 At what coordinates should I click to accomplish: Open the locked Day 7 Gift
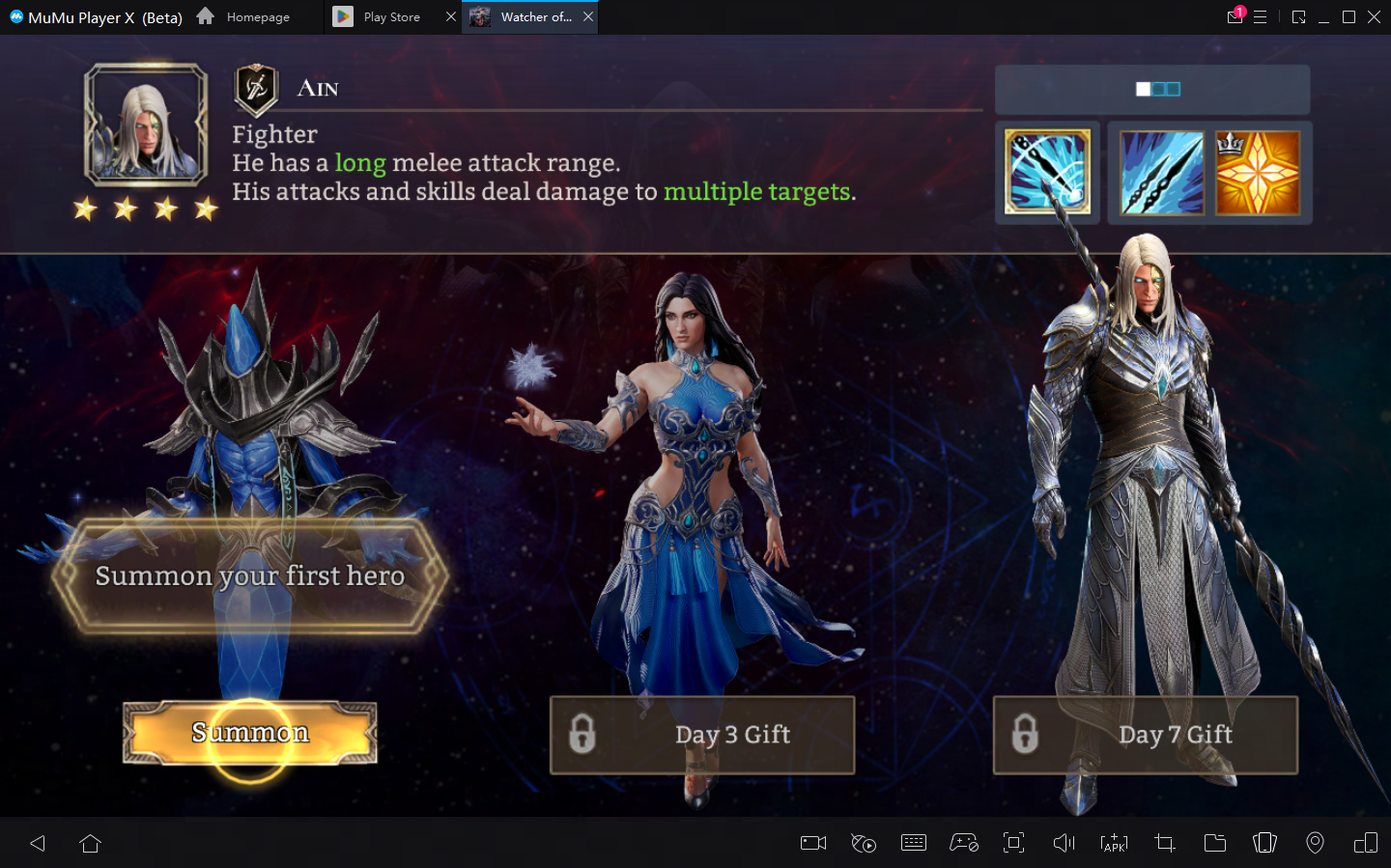pos(1145,735)
